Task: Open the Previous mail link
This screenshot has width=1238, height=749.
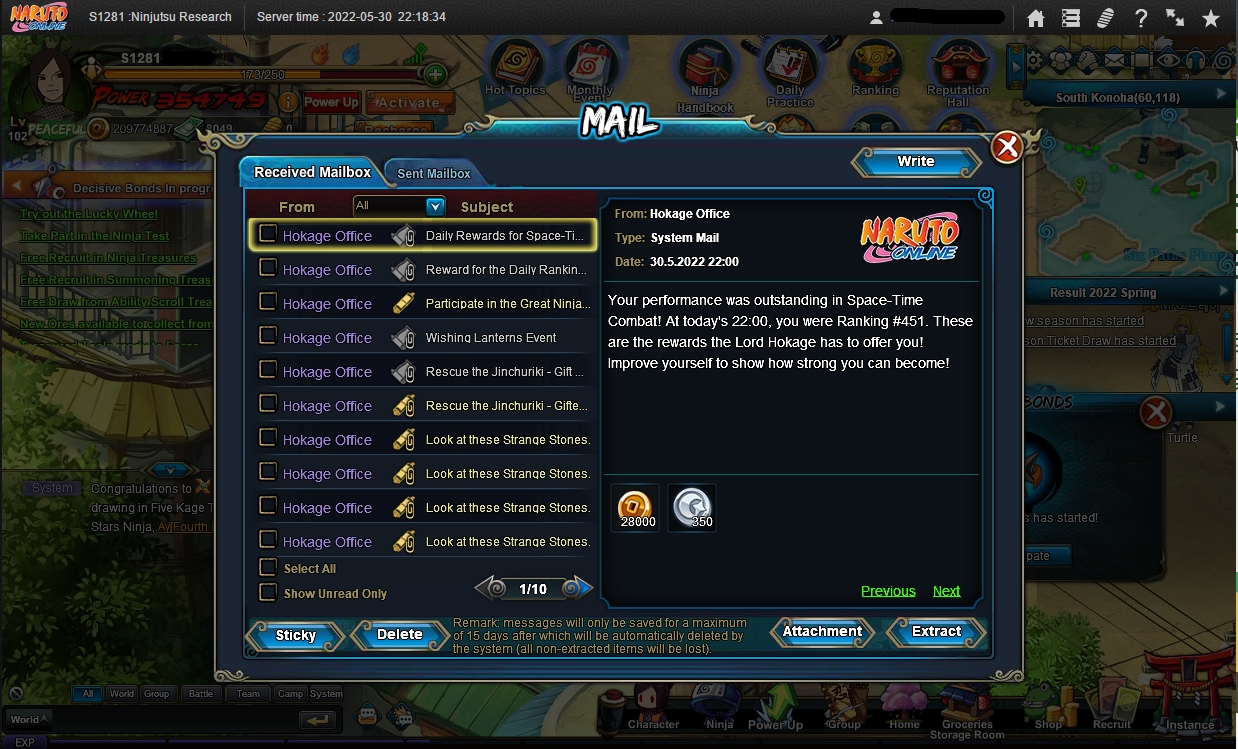Action: pos(888,591)
